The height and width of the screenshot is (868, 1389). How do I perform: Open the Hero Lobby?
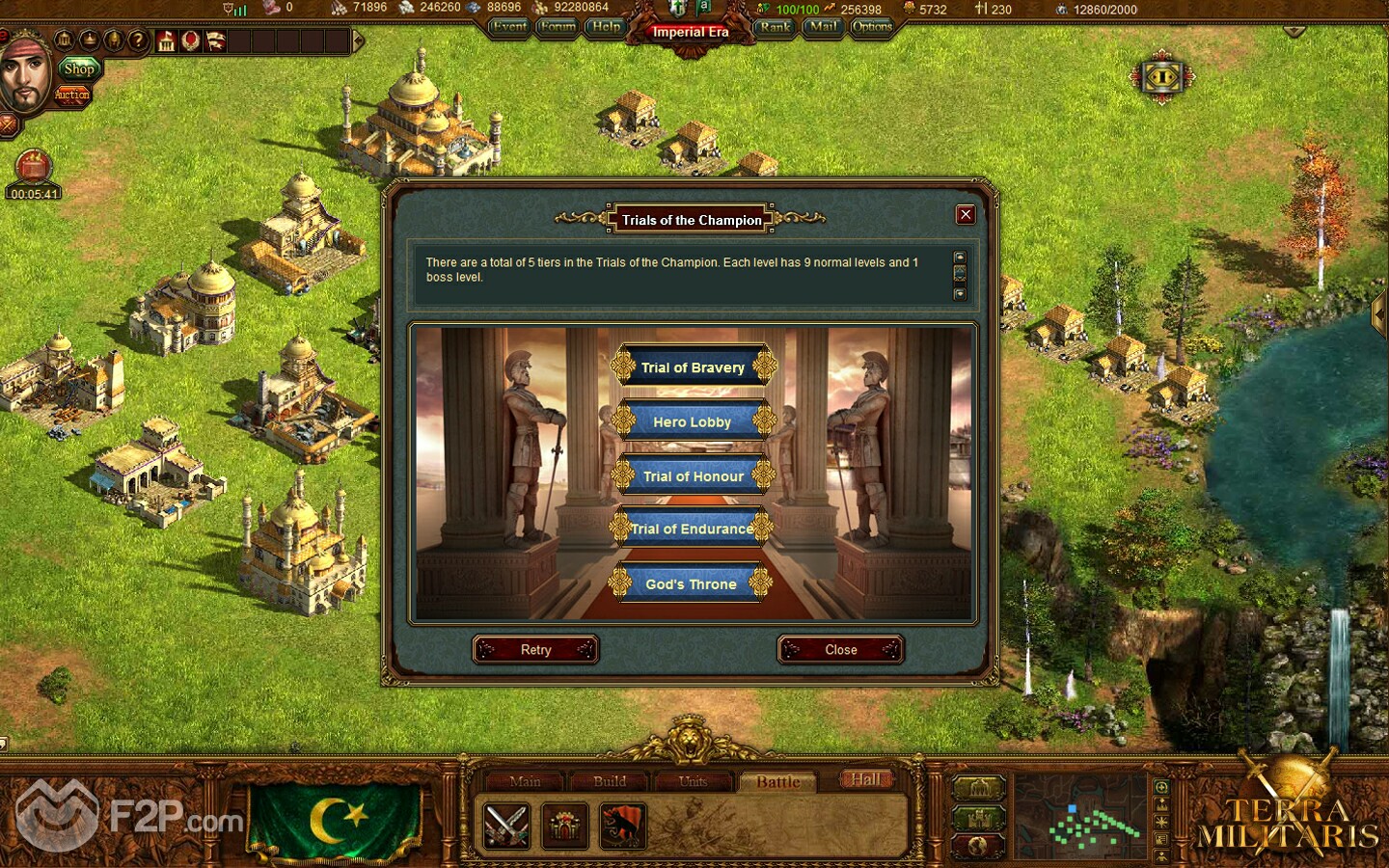(693, 421)
